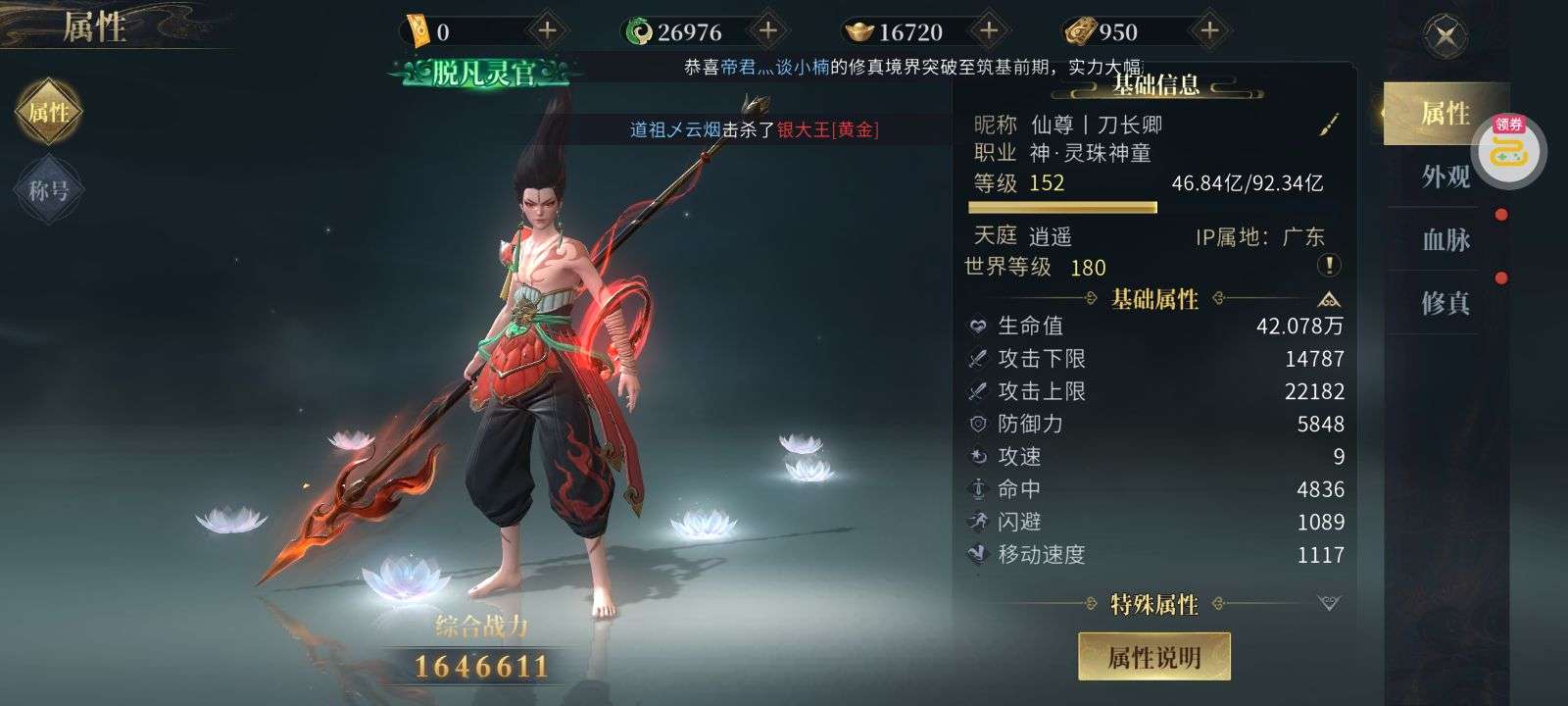This screenshot has height=706, width=1568.
Task: Open the 血脉 bloodline tab
Action: pyautogui.click(x=1445, y=239)
